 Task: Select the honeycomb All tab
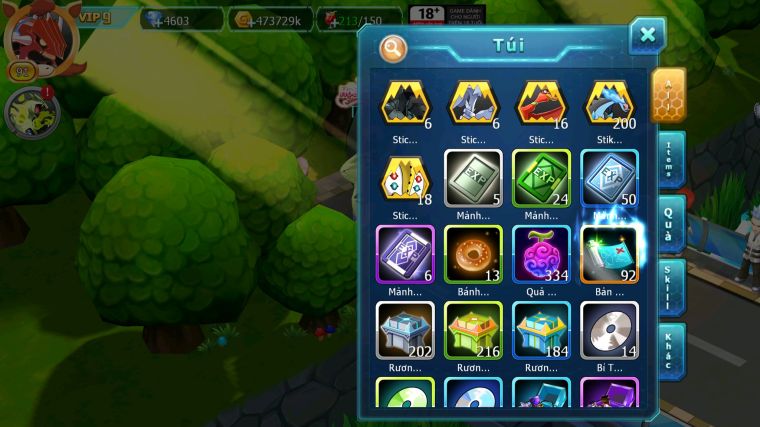pyautogui.click(x=668, y=96)
